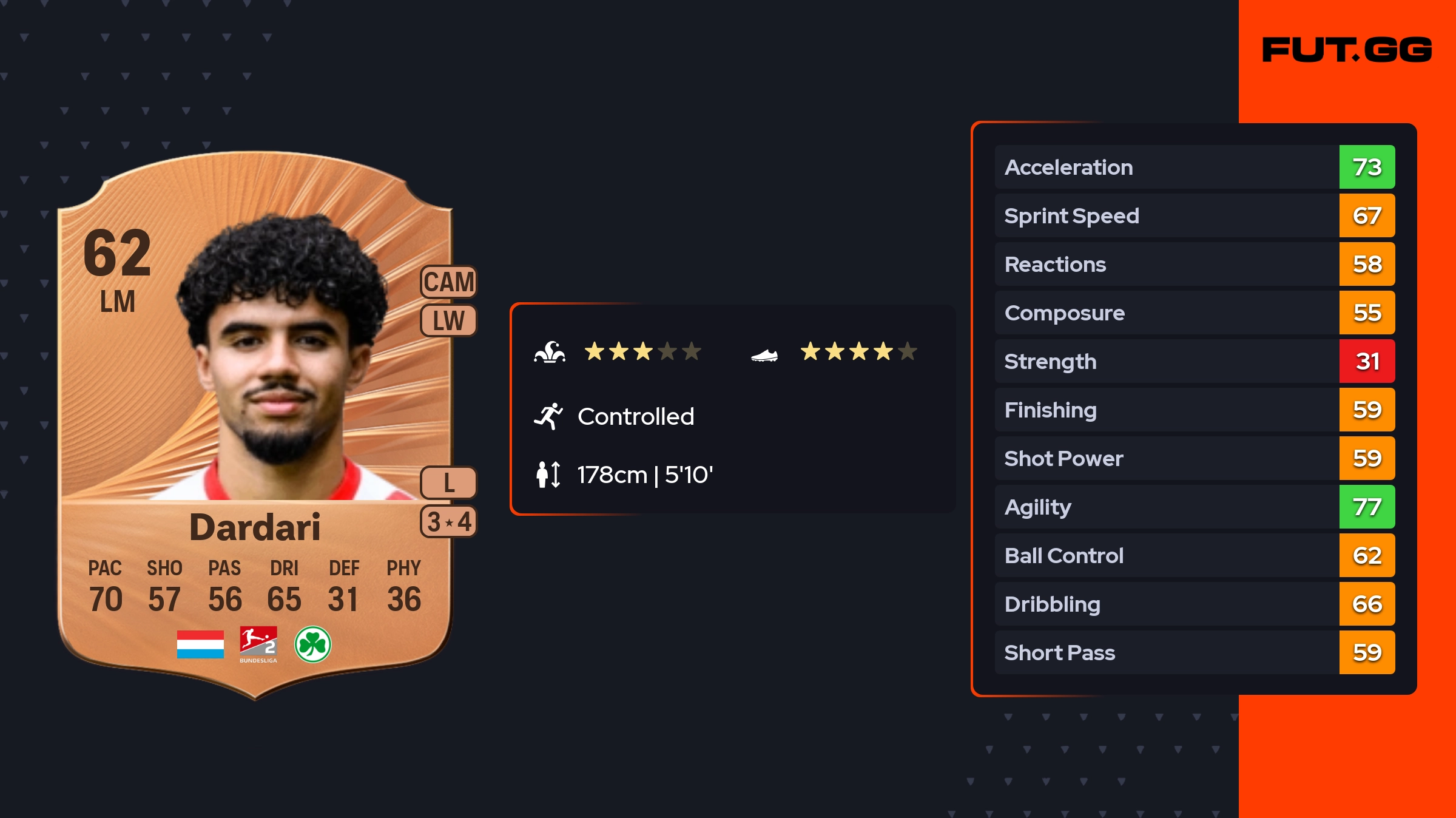Click the preferred foot L badge
Viewport: 1456px width, 818px height.
pyautogui.click(x=449, y=483)
